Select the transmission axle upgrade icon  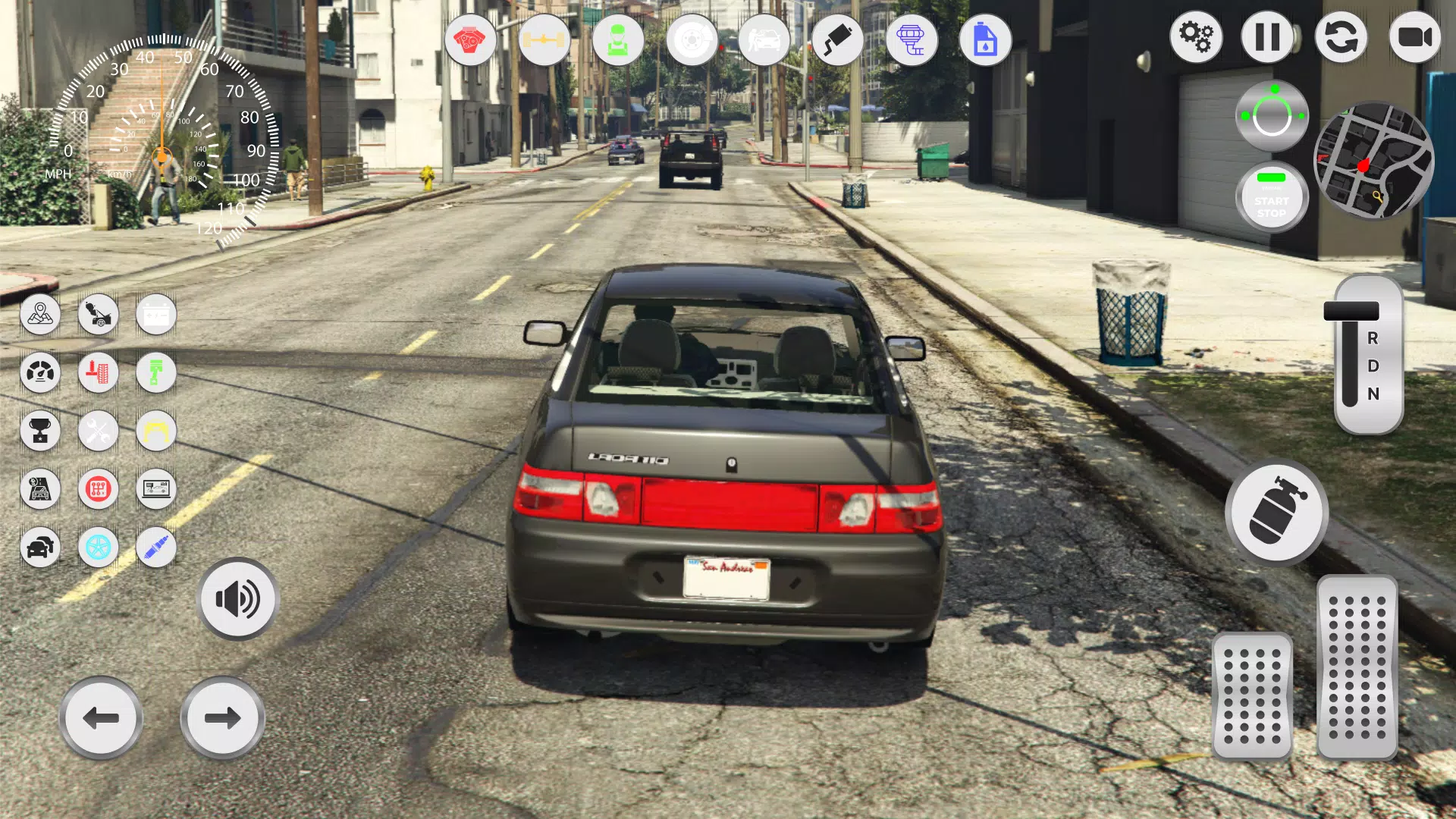(544, 40)
